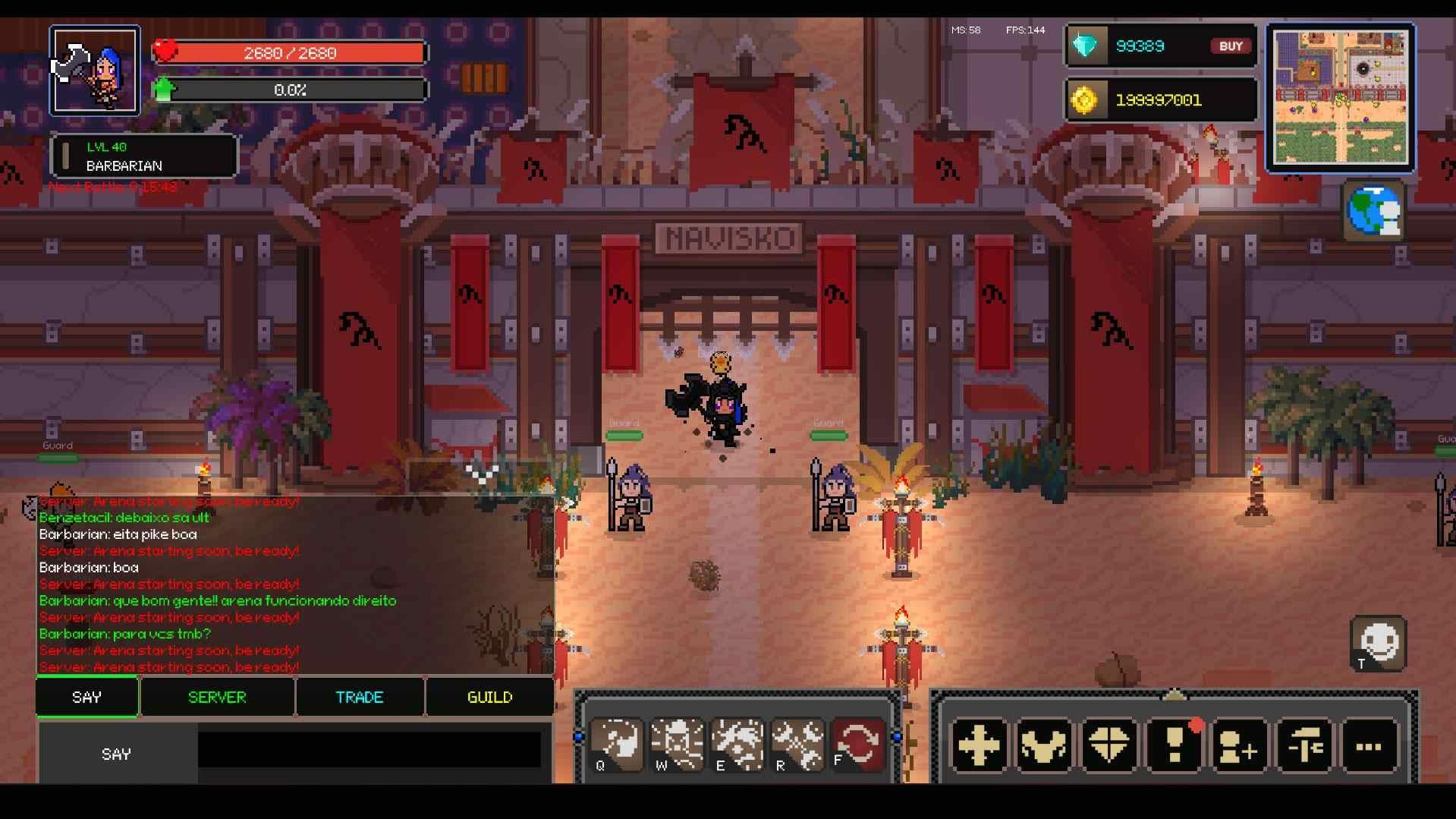The height and width of the screenshot is (819, 1456).
Task: Open the exclamation mark quest notifications
Action: pos(1174,745)
